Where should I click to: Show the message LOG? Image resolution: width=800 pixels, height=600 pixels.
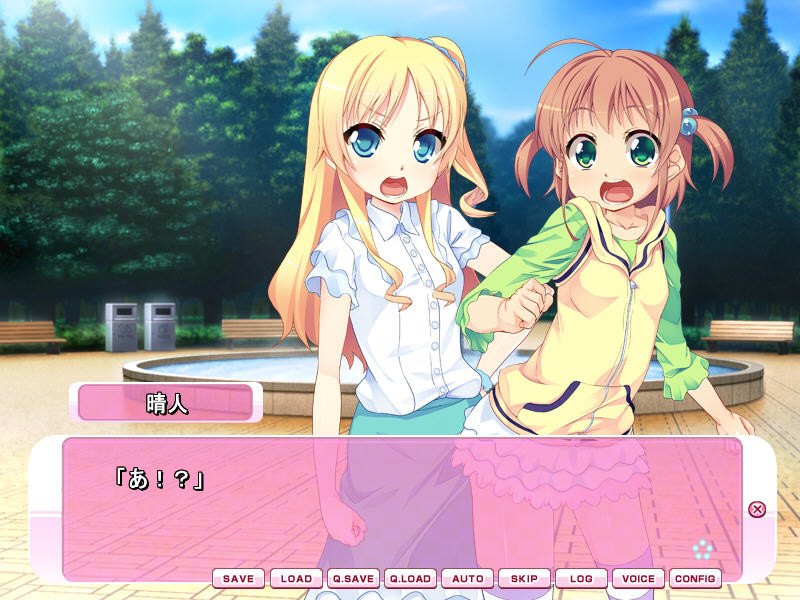pos(581,578)
